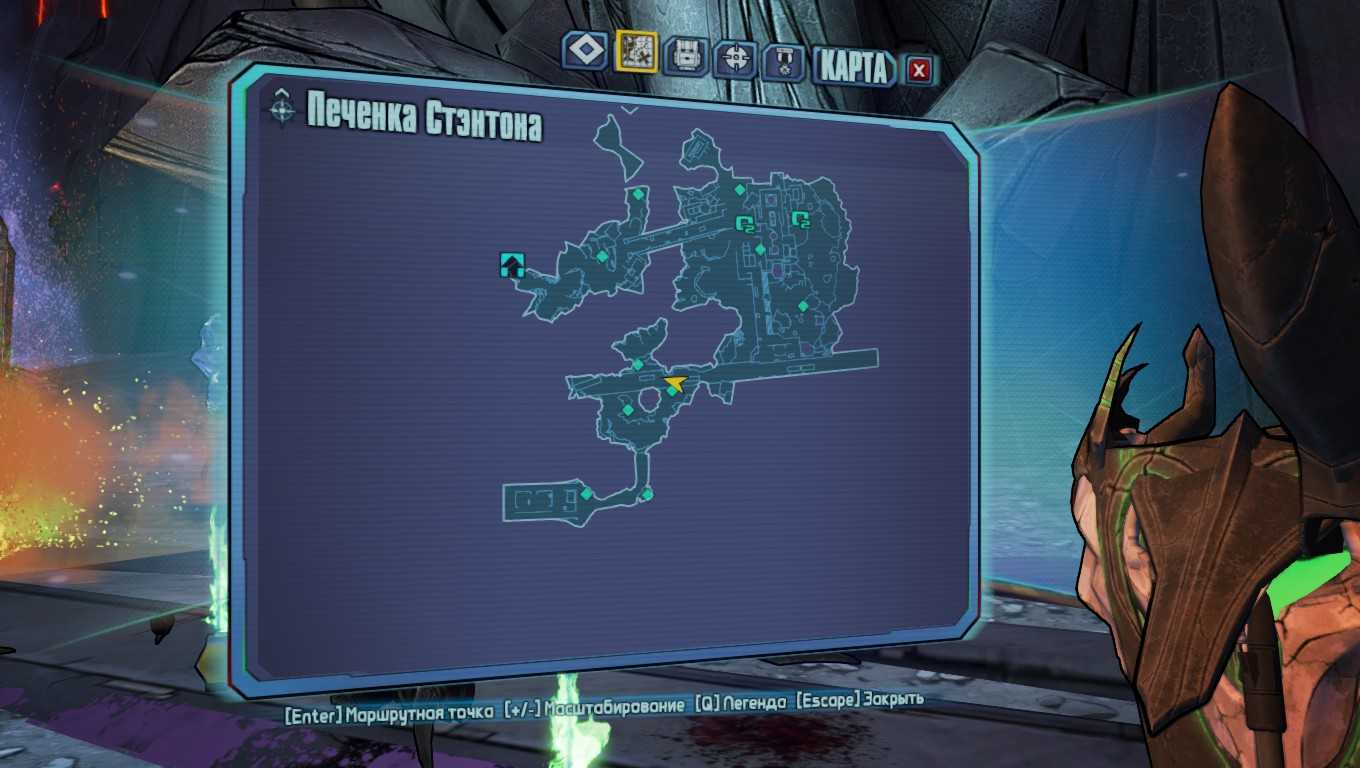Image resolution: width=1360 pixels, height=768 pixels.
Task: Show the Badass Rank medal tab
Action: pyautogui.click(x=784, y=63)
